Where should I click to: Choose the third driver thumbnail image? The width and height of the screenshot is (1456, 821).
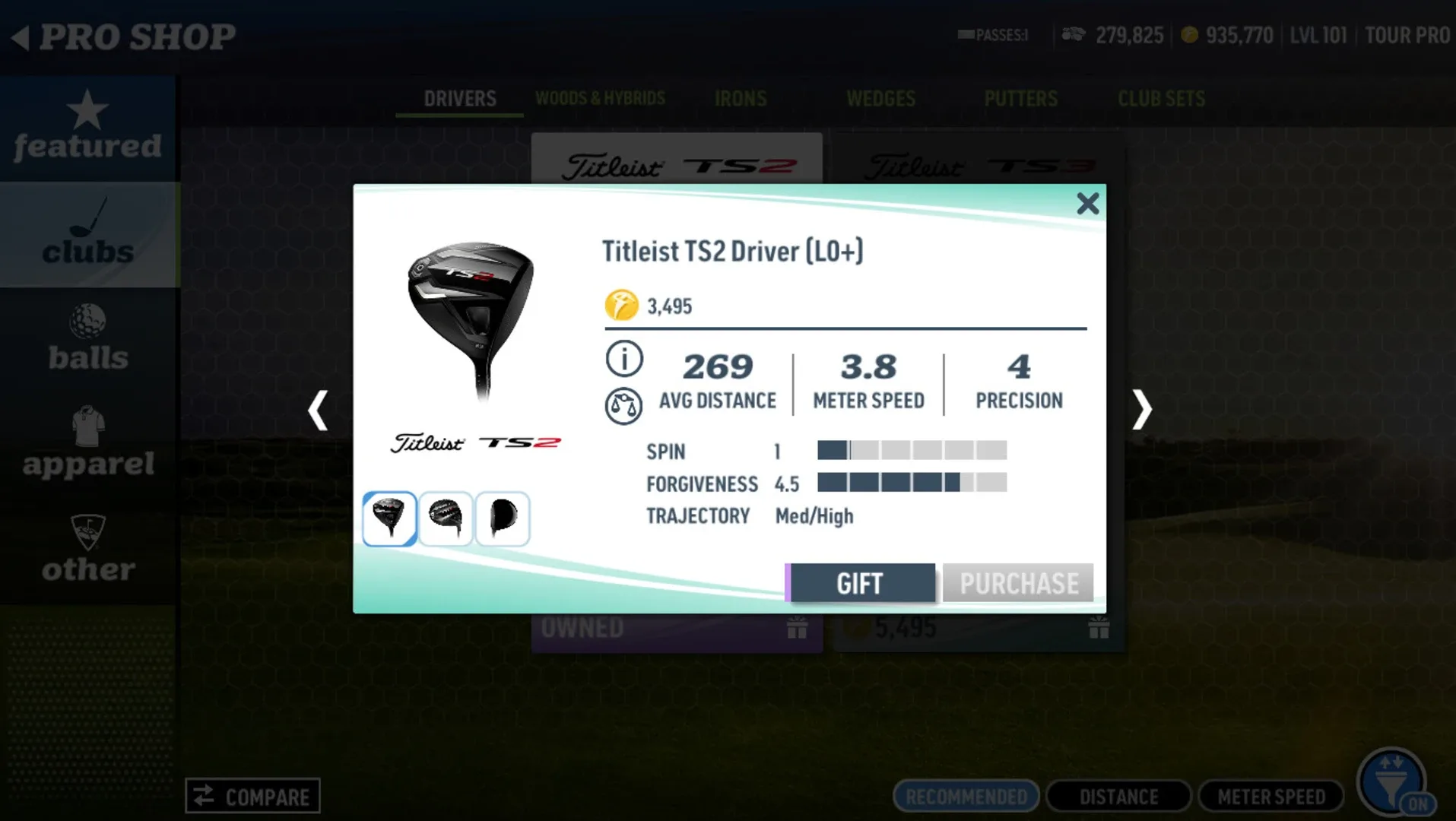pos(502,518)
